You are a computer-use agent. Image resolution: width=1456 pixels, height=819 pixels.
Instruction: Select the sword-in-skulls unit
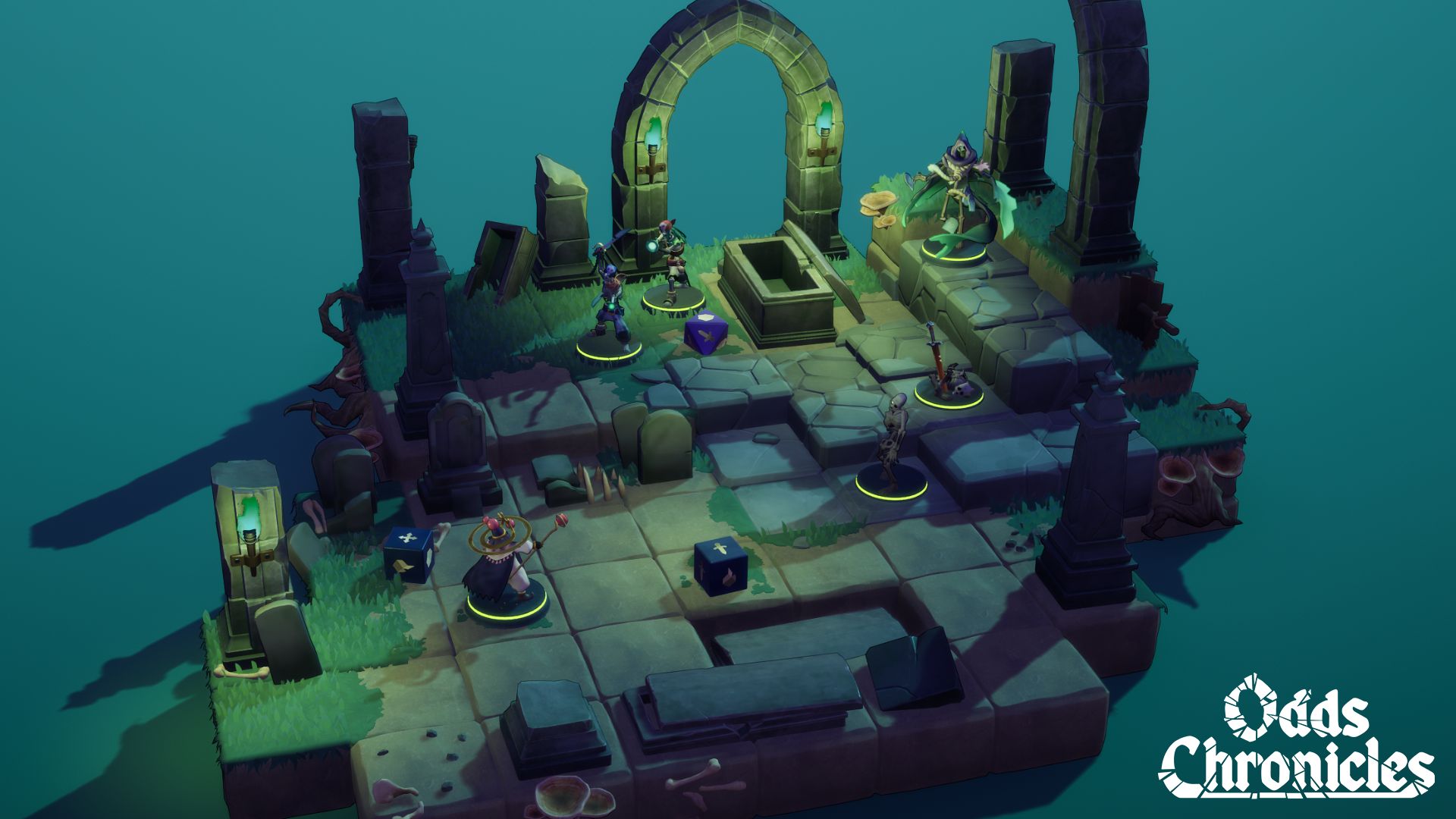(x=945, y=372)
